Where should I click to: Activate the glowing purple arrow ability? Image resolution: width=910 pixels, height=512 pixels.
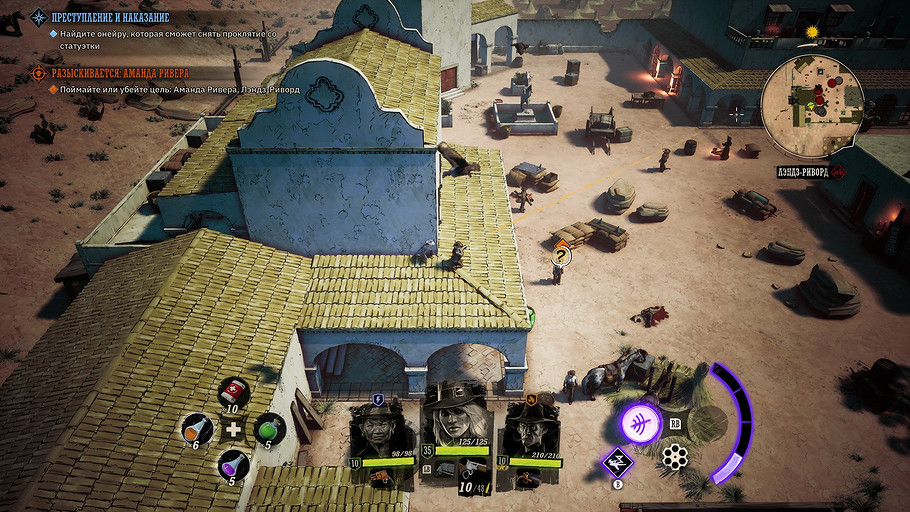point(641,421)
